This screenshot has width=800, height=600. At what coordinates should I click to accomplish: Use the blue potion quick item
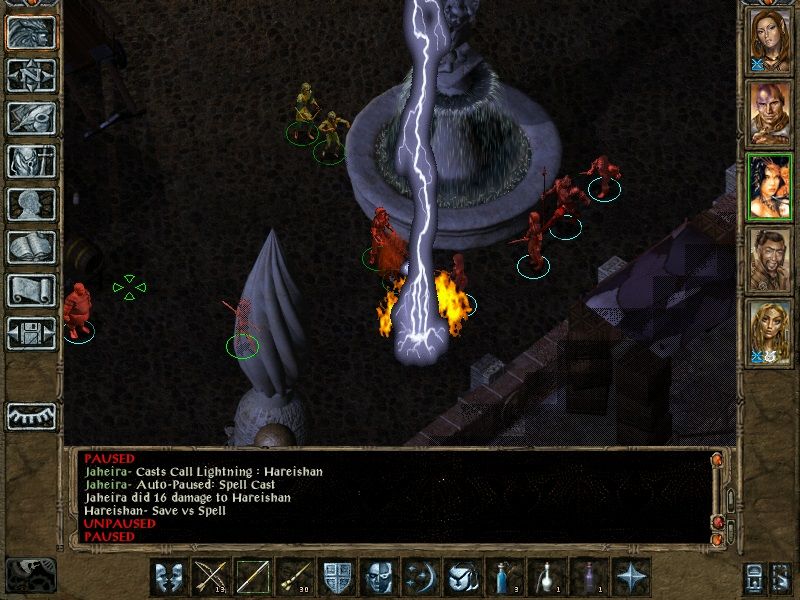[504, 578]
